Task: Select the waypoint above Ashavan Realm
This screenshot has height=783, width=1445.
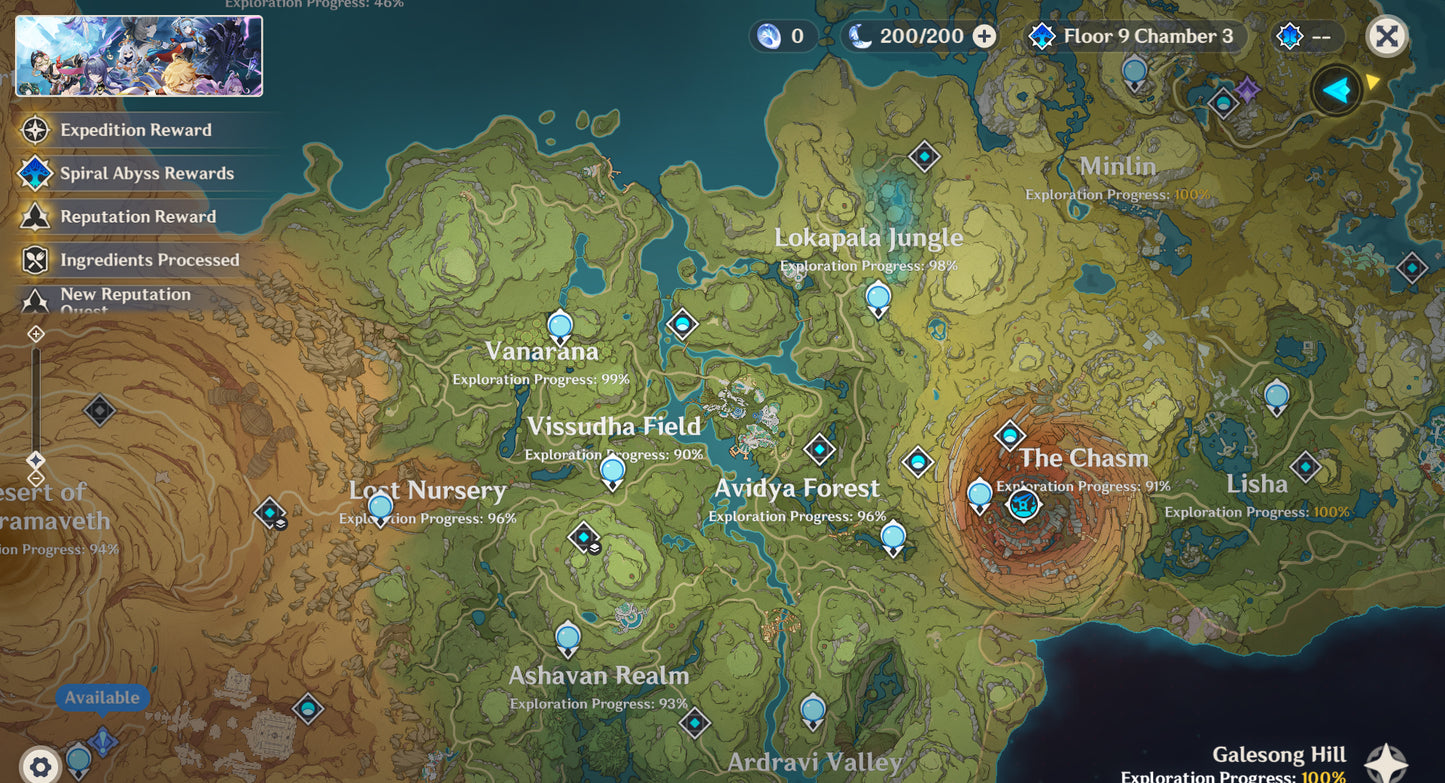Action: tap(568, 637)
